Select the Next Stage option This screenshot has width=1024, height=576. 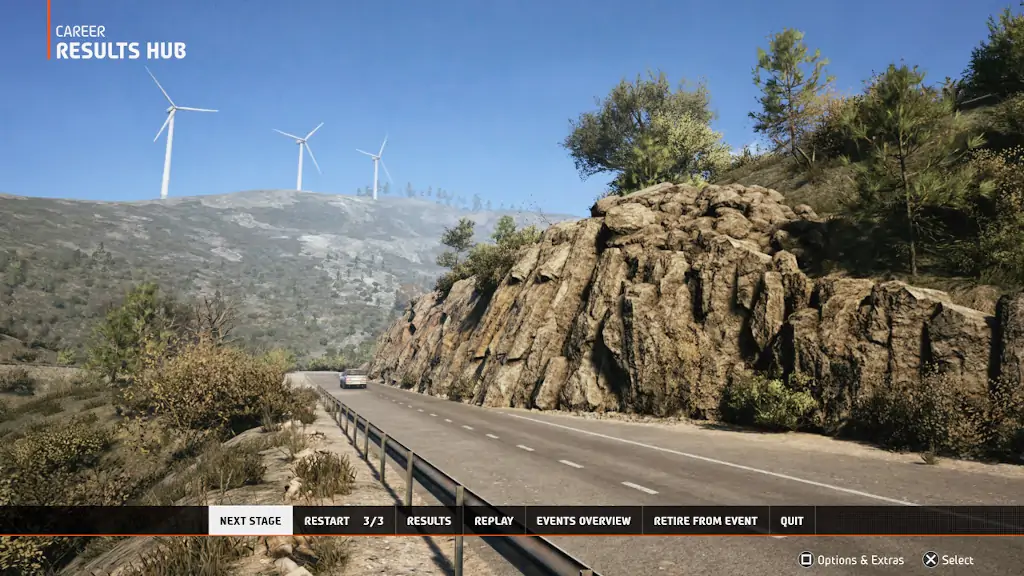pyautogui.click(x=250, y=520)
